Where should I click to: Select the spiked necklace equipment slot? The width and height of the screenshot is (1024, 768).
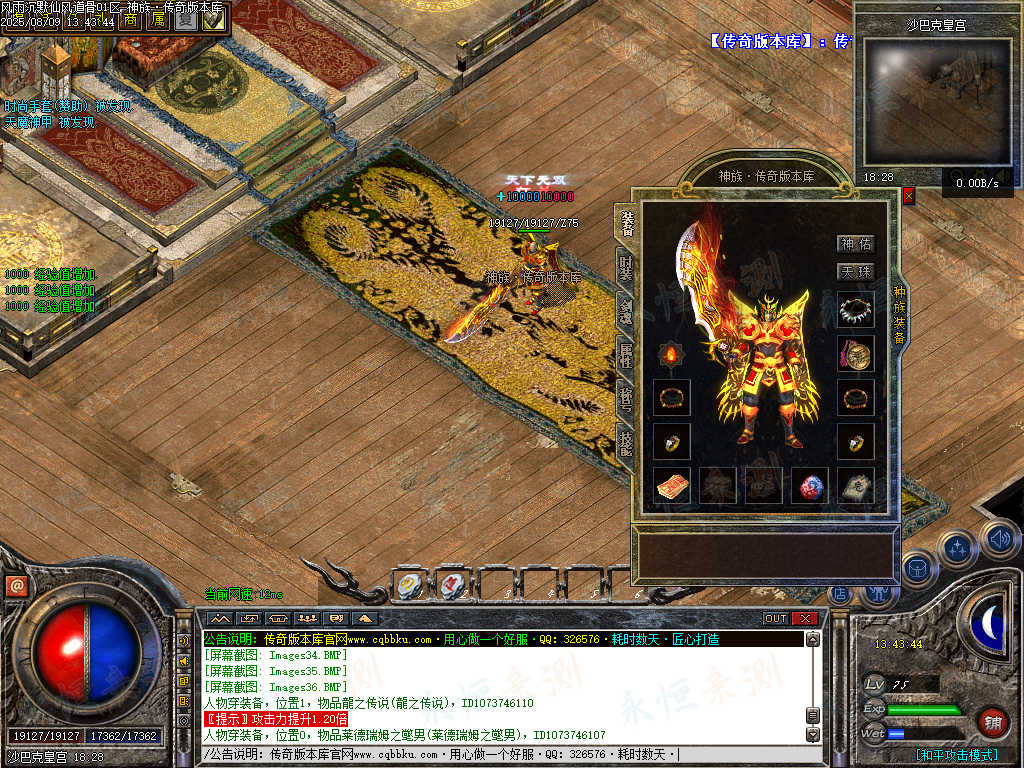pos(855,310)
